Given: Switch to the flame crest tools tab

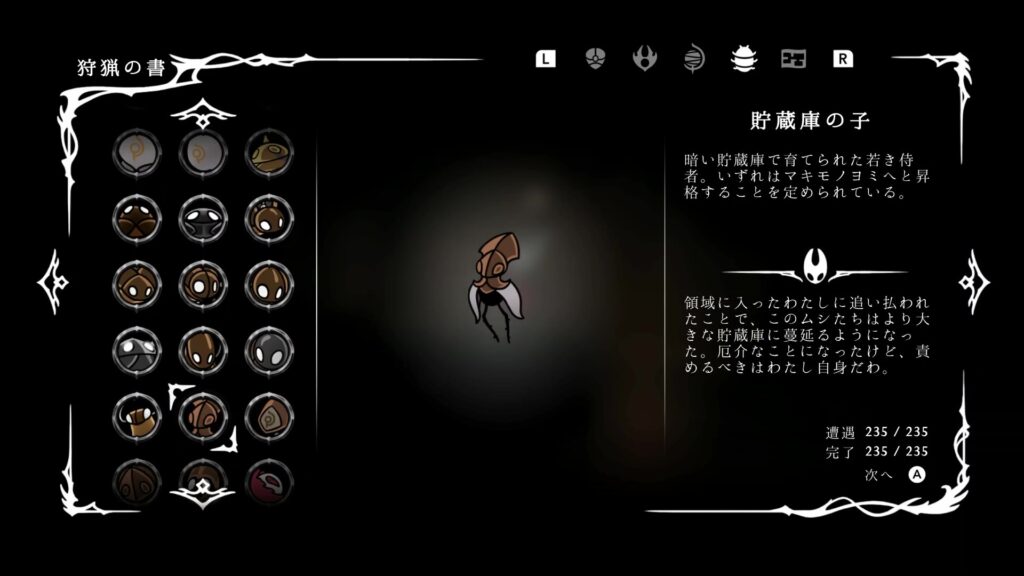Looking at the screenshot, I should pos(645,58).
